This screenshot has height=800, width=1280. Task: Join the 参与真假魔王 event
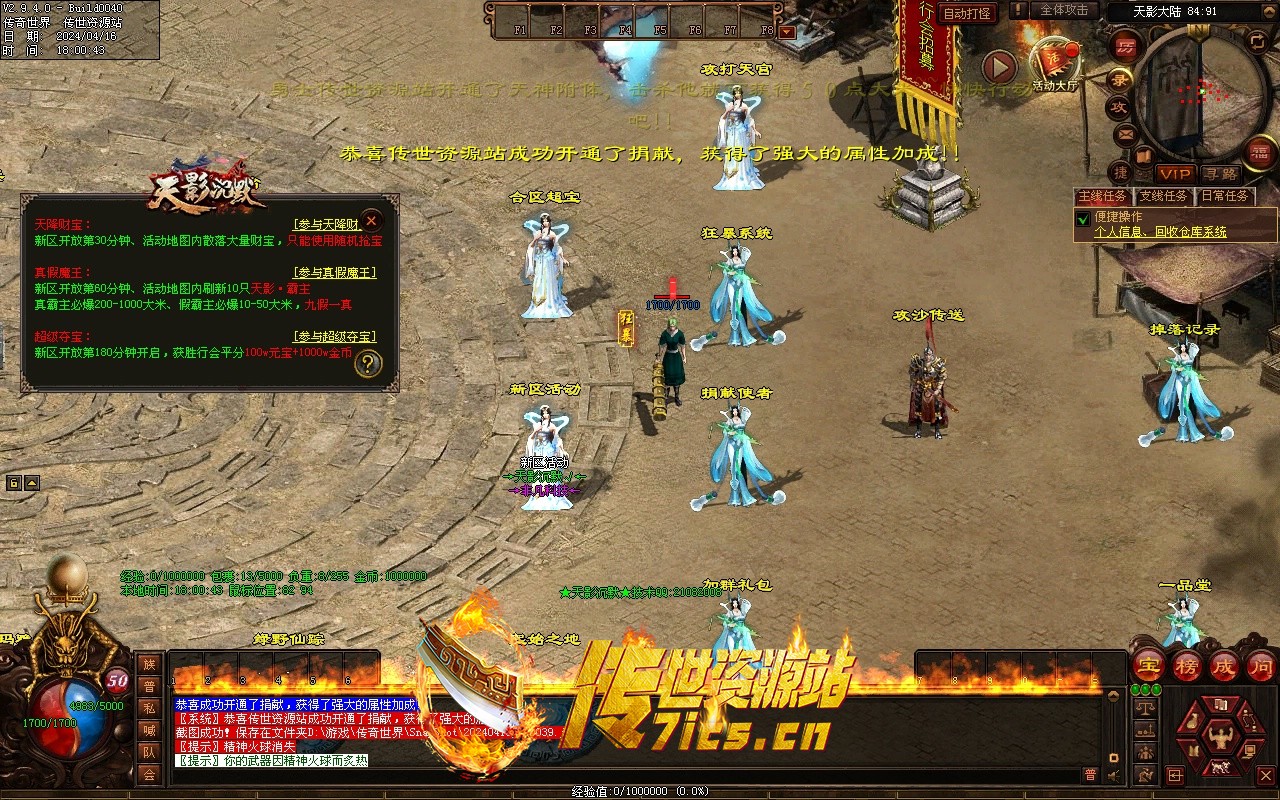point(335,272)
